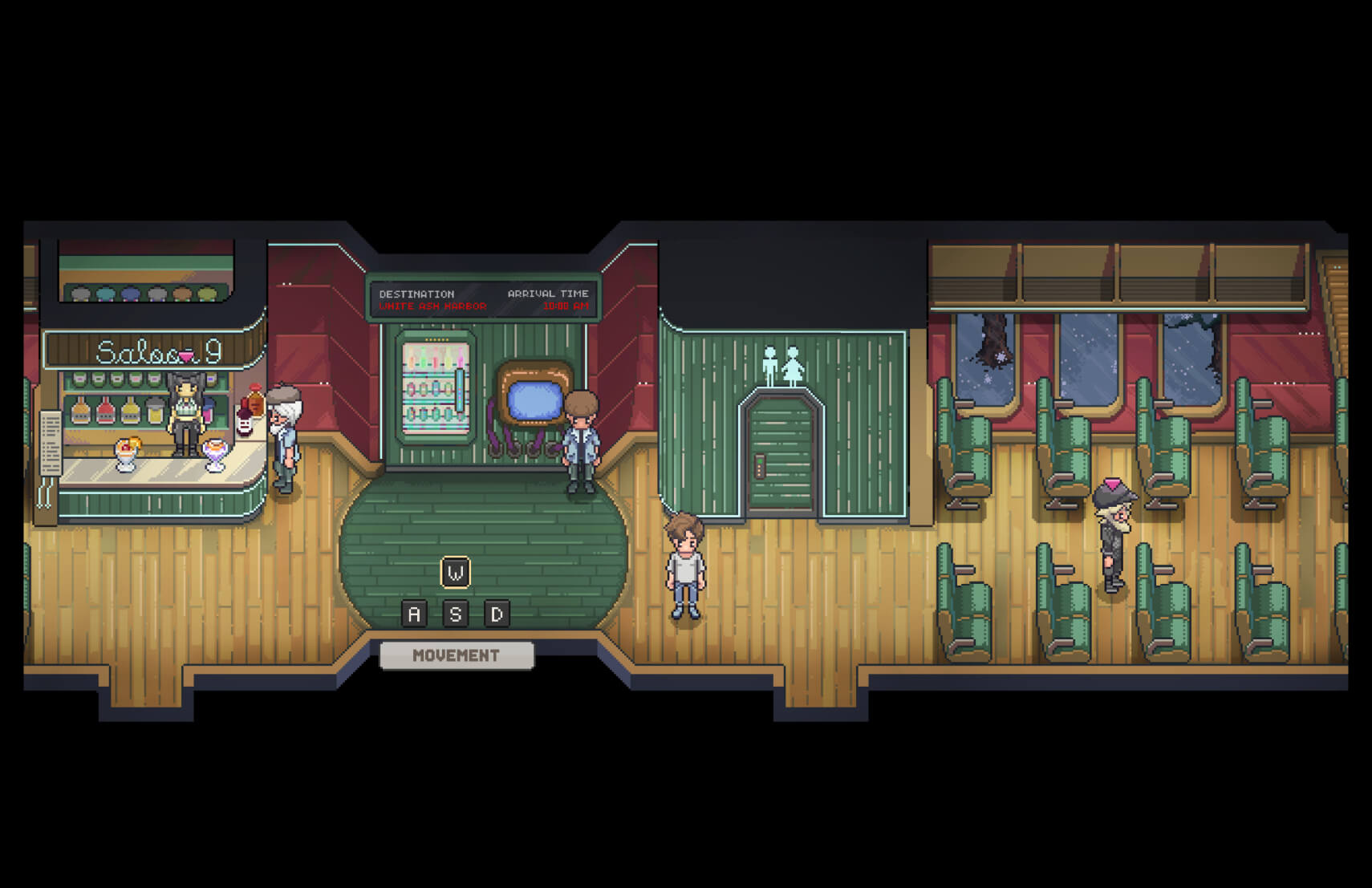The image size is (1372, 888).
Task: Click the DESTINATION header on the arrival board
Action: tap(416, 294)
